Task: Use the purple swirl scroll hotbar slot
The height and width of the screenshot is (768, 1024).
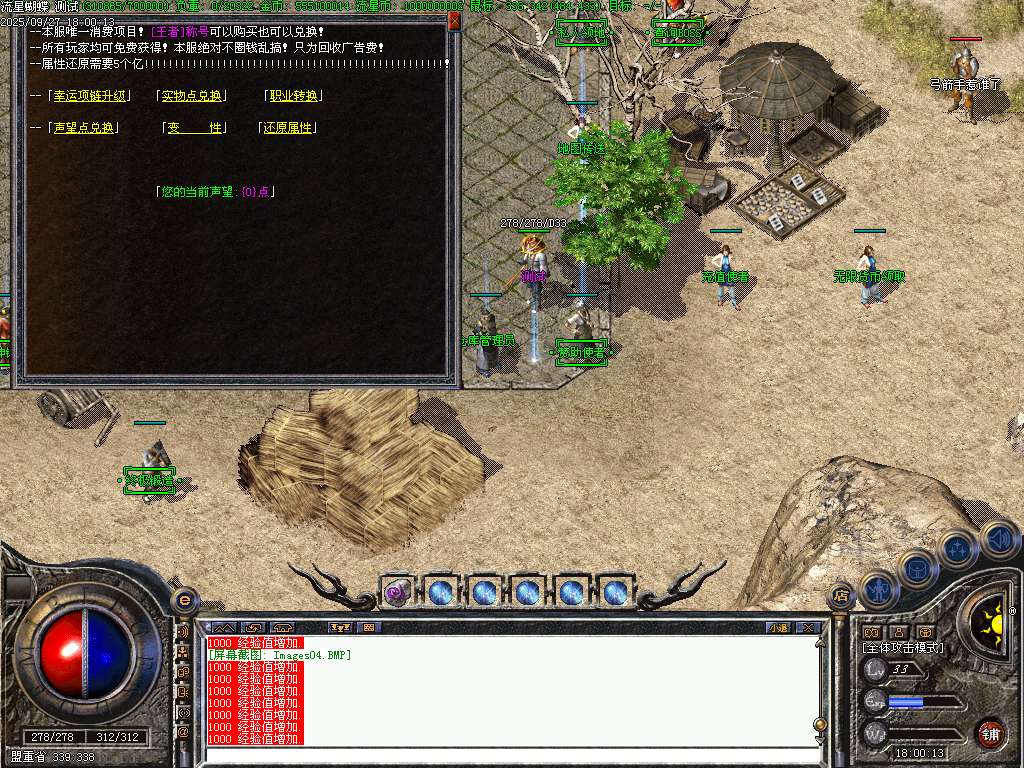Action: 397,592
